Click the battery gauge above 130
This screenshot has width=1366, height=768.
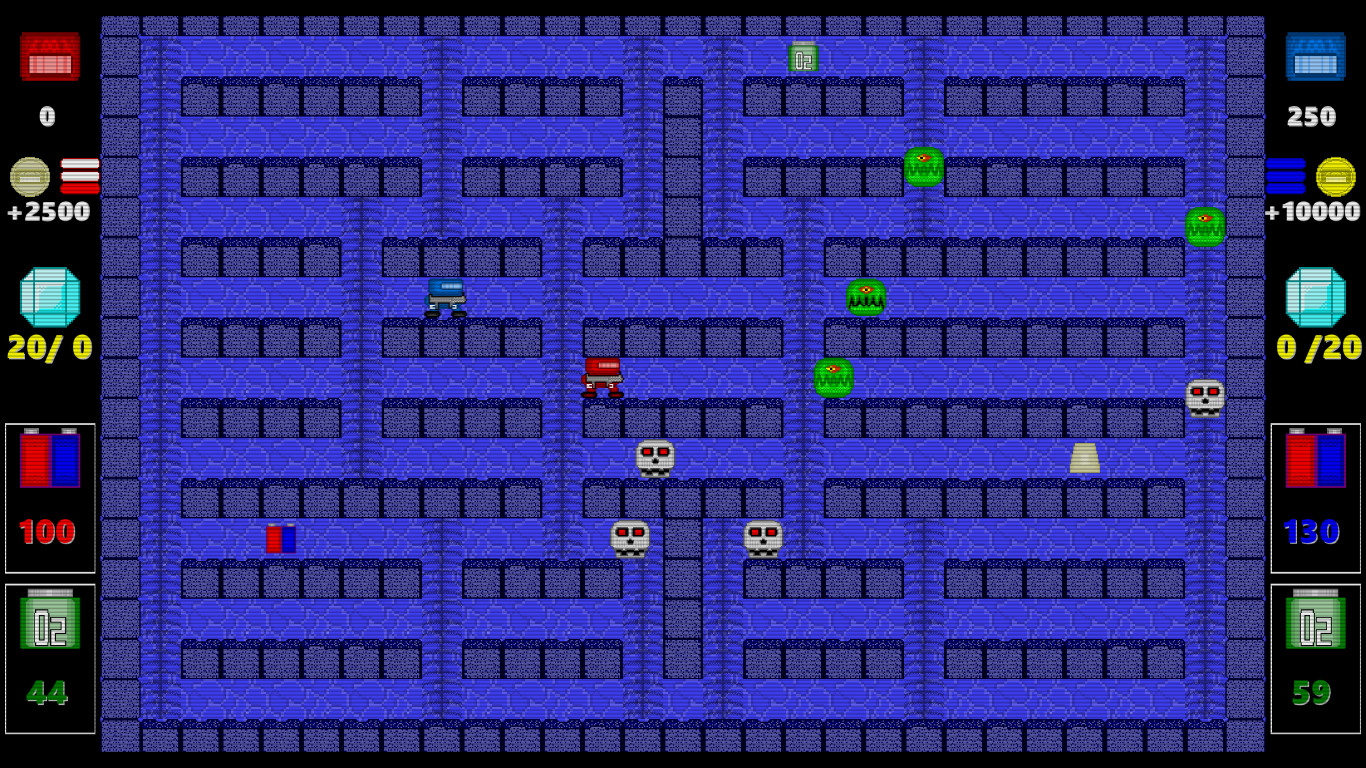click(1316, 462)
